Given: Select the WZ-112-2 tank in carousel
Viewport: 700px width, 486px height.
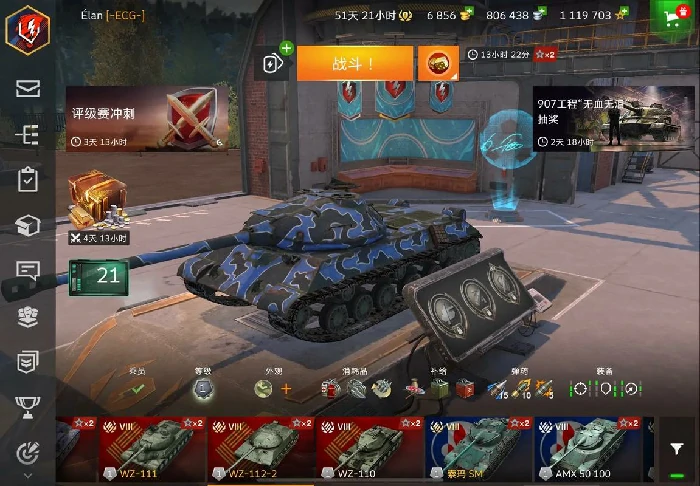Looking at the screenshot, I should point(260,447).
